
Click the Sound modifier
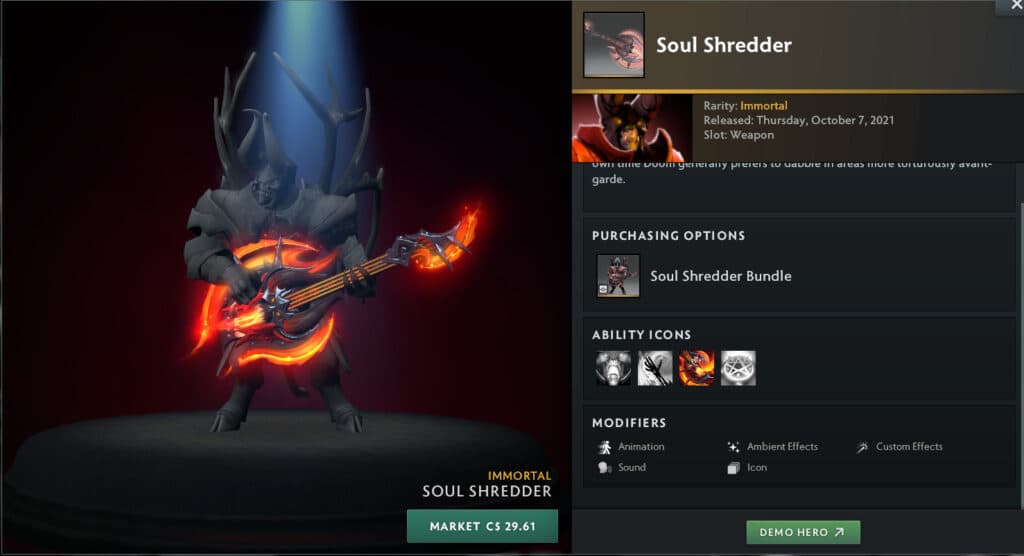(631, 467)
